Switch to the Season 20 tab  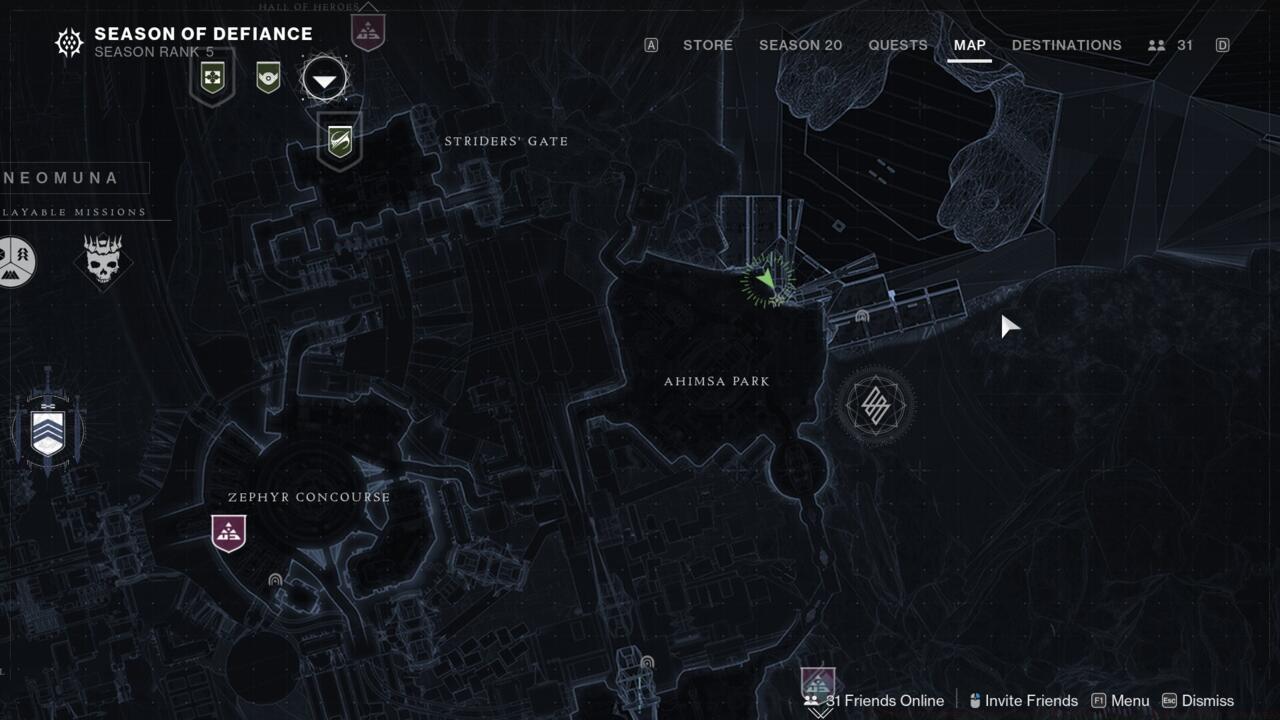point(800,45)
